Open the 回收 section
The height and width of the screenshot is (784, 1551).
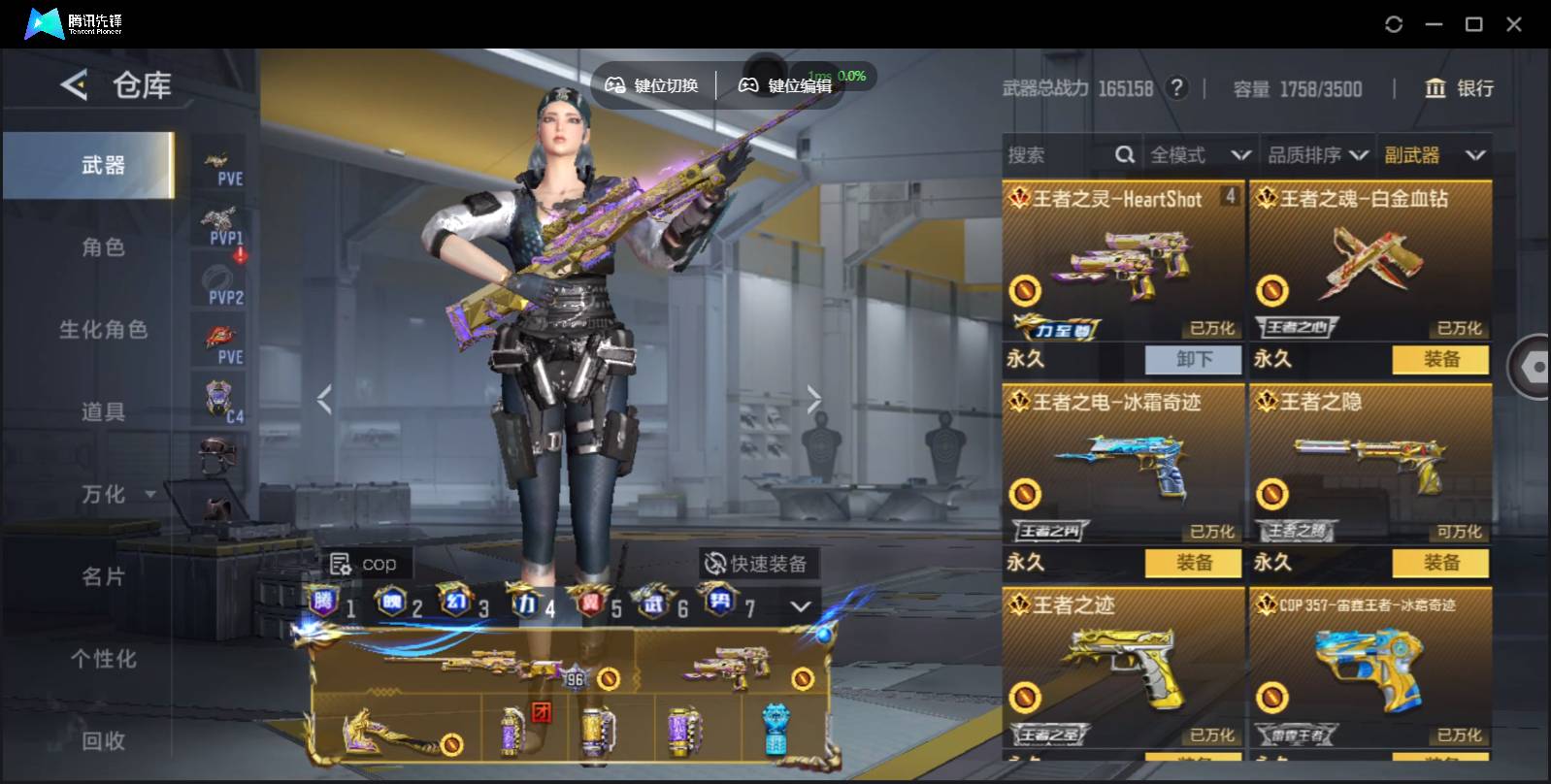(103, 741)
